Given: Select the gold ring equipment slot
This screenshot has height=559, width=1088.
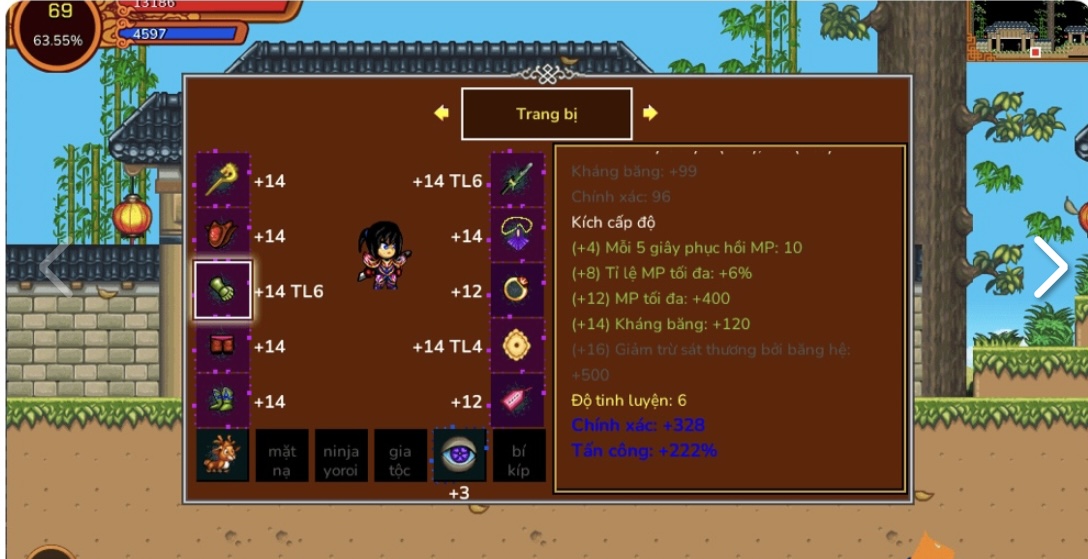Looking at the screenshot, I should tap(517, 290).
